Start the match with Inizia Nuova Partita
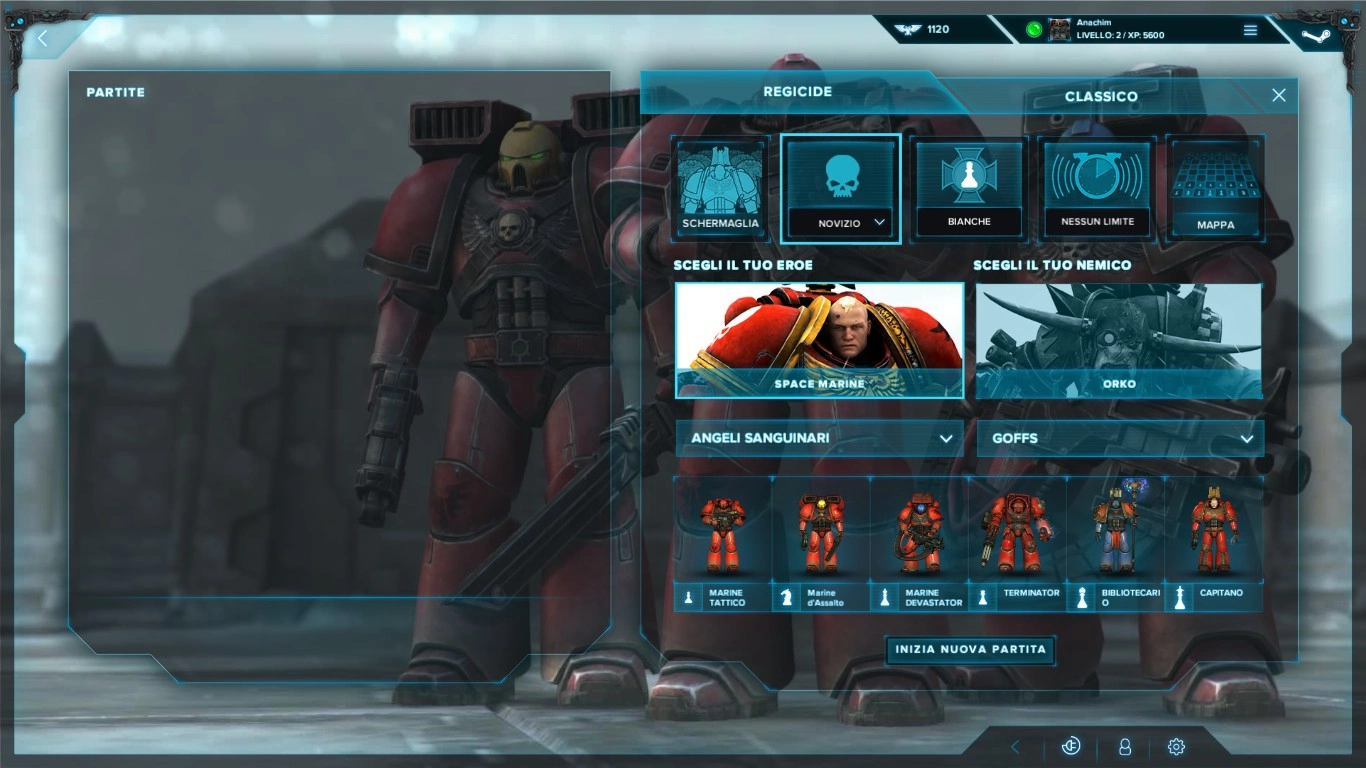1366x768 pixels. [x=970, y=650]
